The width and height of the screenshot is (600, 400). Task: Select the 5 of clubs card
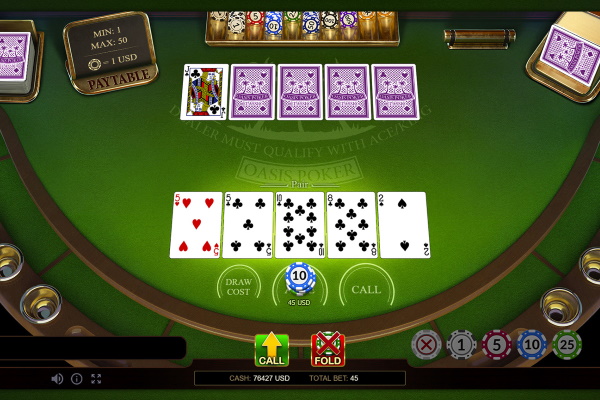tap(248, 225)
